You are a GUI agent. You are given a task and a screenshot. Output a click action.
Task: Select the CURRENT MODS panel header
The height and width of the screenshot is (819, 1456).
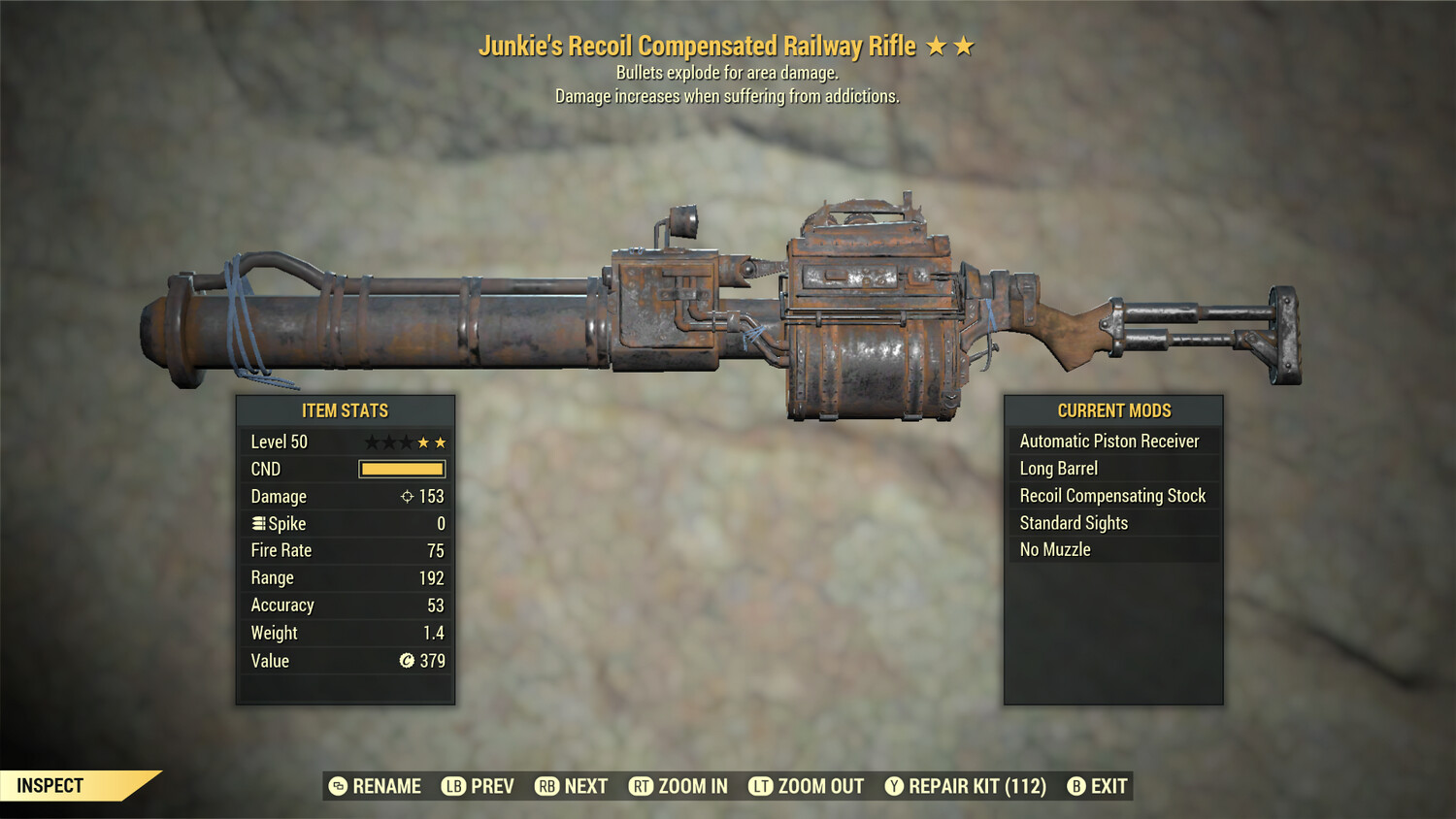[x=1113, y=410]
